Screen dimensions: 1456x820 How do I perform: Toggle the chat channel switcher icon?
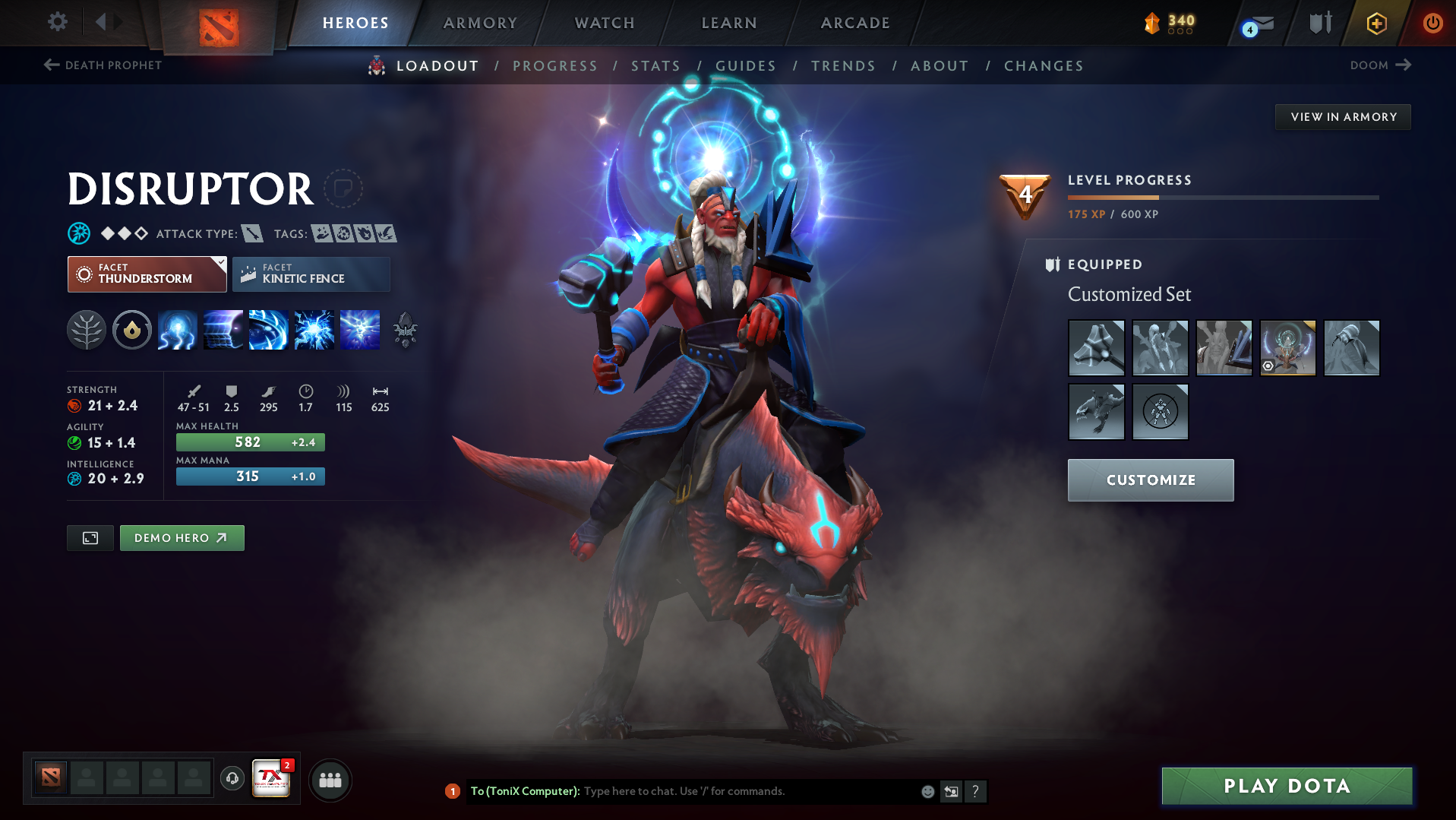coord(951,791)
